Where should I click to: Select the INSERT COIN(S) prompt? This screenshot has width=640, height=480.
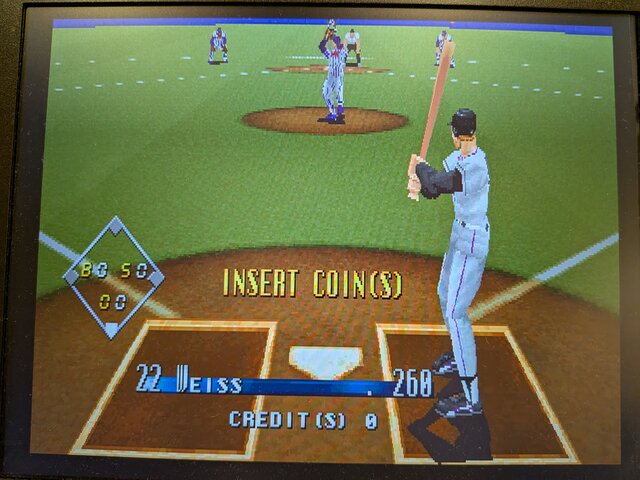311,284
